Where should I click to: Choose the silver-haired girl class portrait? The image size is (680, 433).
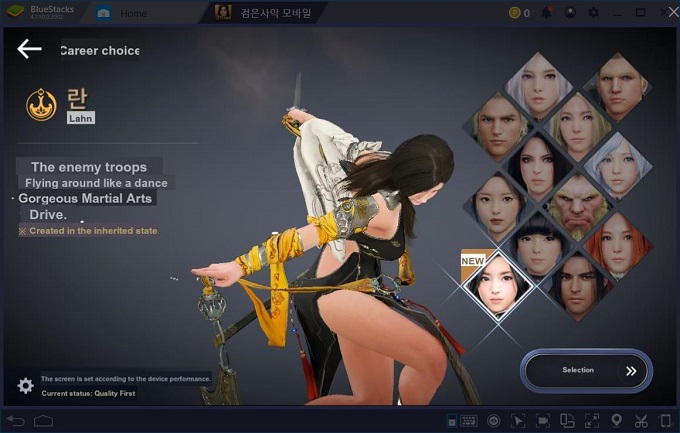click(x=618, y=164)
